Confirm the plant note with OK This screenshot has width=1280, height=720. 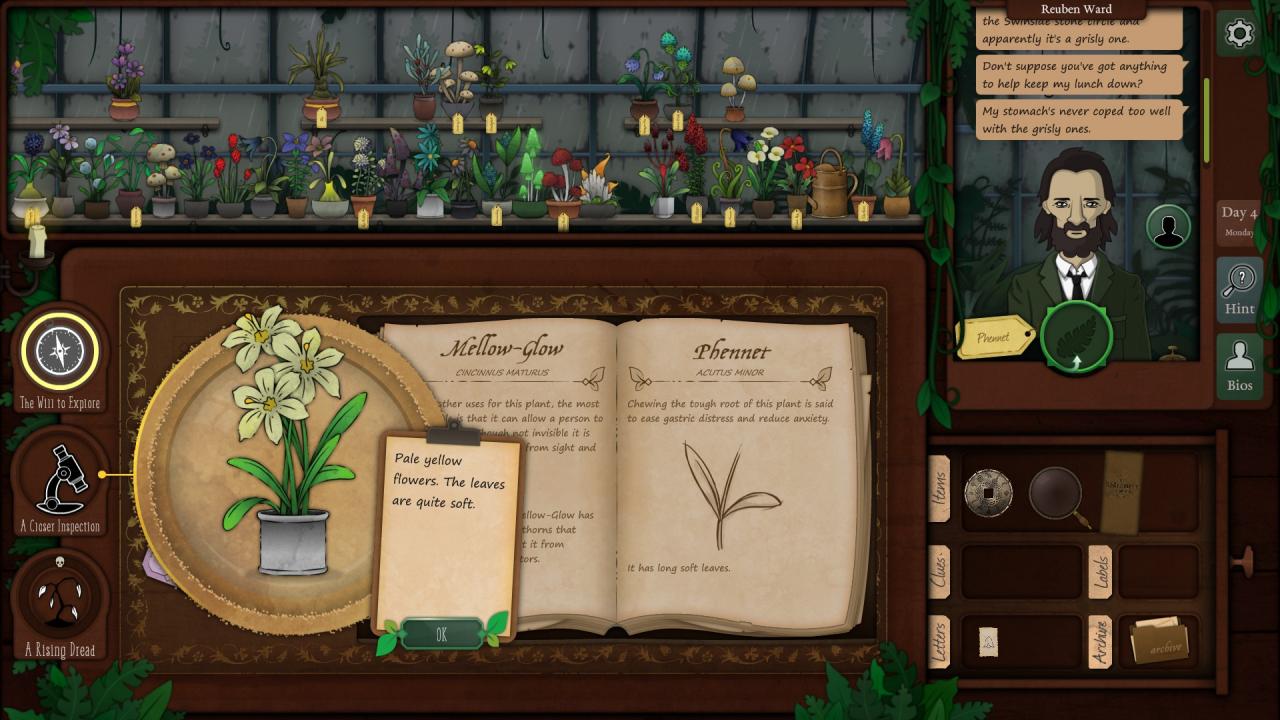pyautogui.click(x=441, y=634)
